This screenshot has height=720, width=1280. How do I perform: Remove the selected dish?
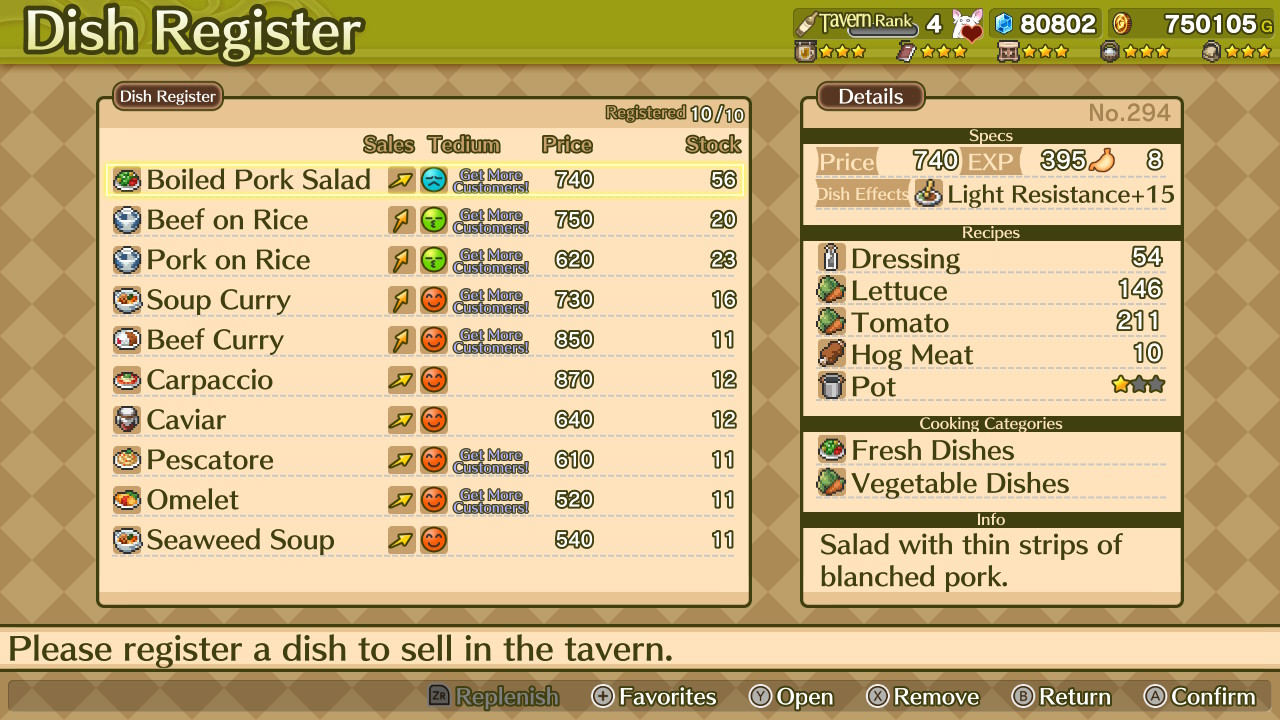(x=923, y=697)
